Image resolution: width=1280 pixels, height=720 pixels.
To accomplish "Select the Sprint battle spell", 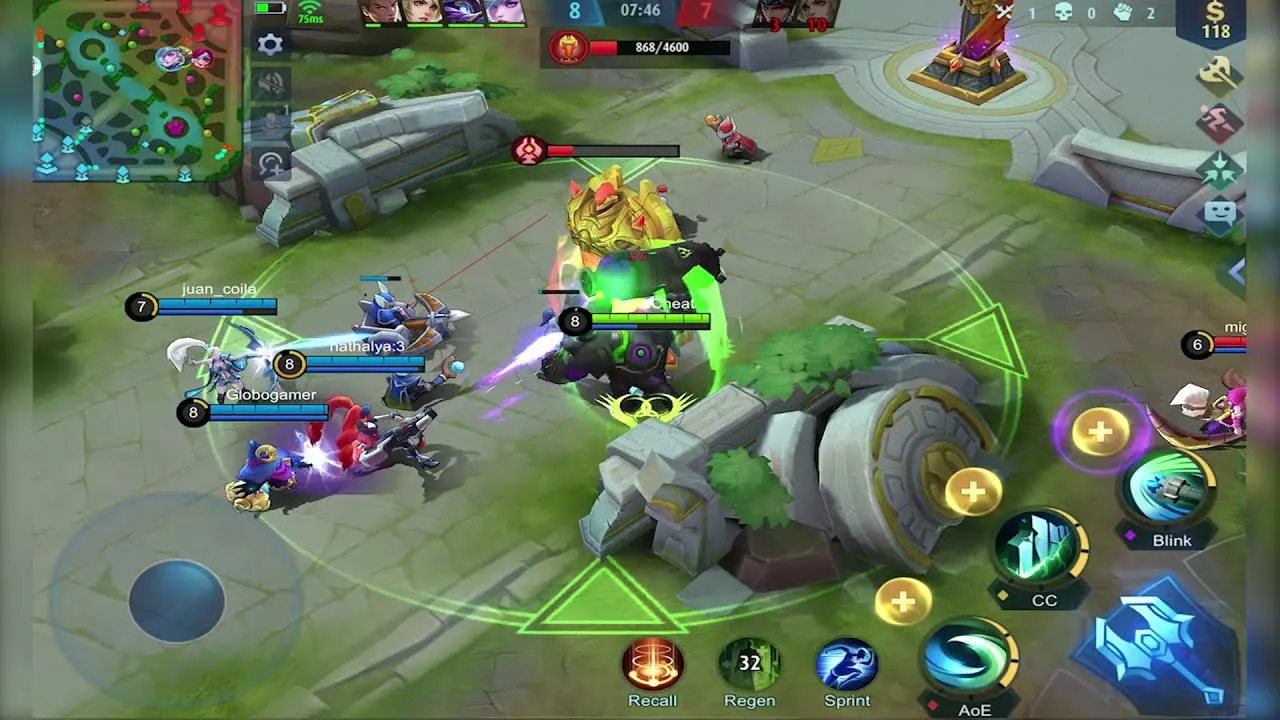I will pyautogui.click(x=845, y=665).
